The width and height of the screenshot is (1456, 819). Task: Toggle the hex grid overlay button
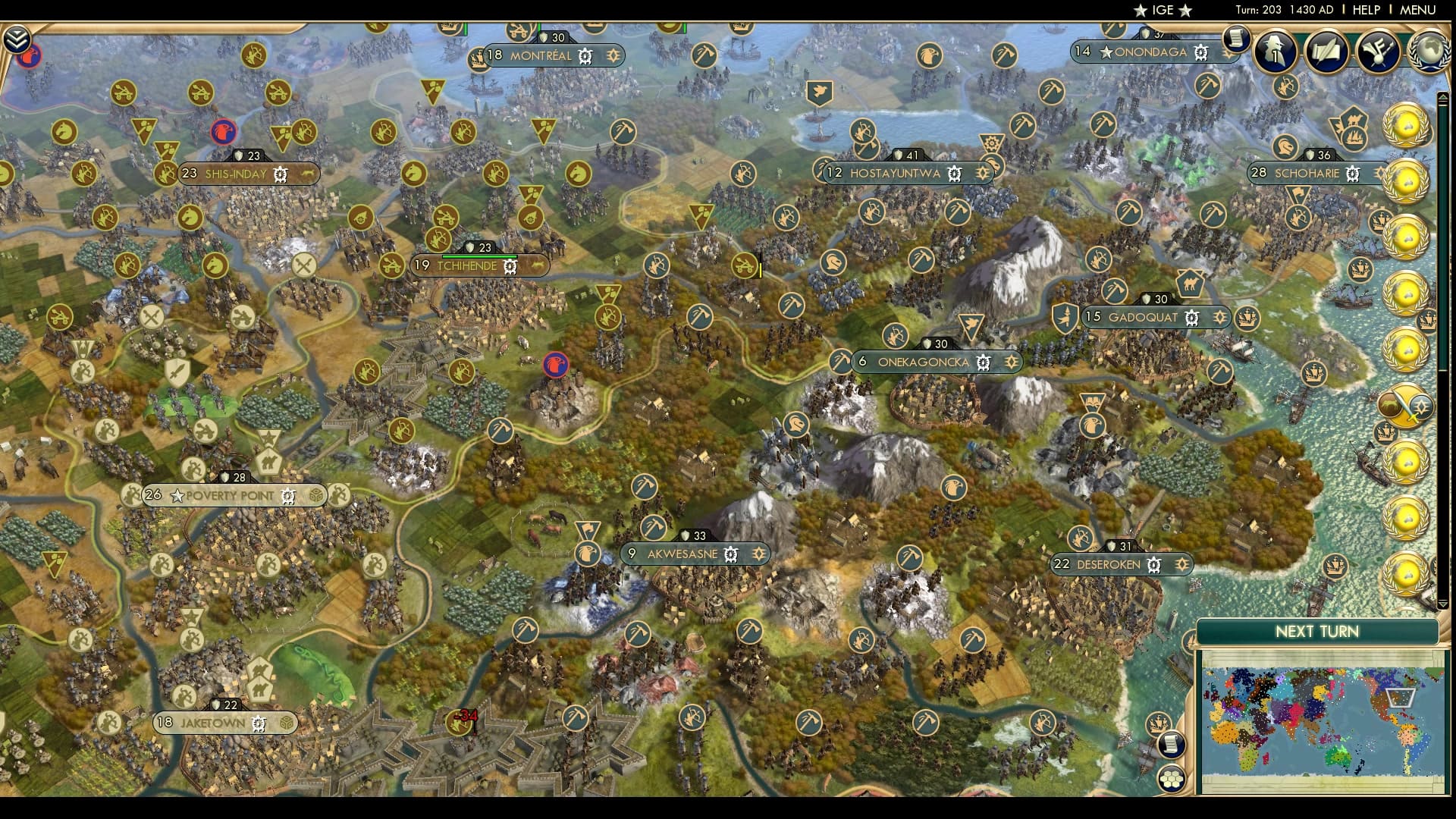pos(1172,780)
